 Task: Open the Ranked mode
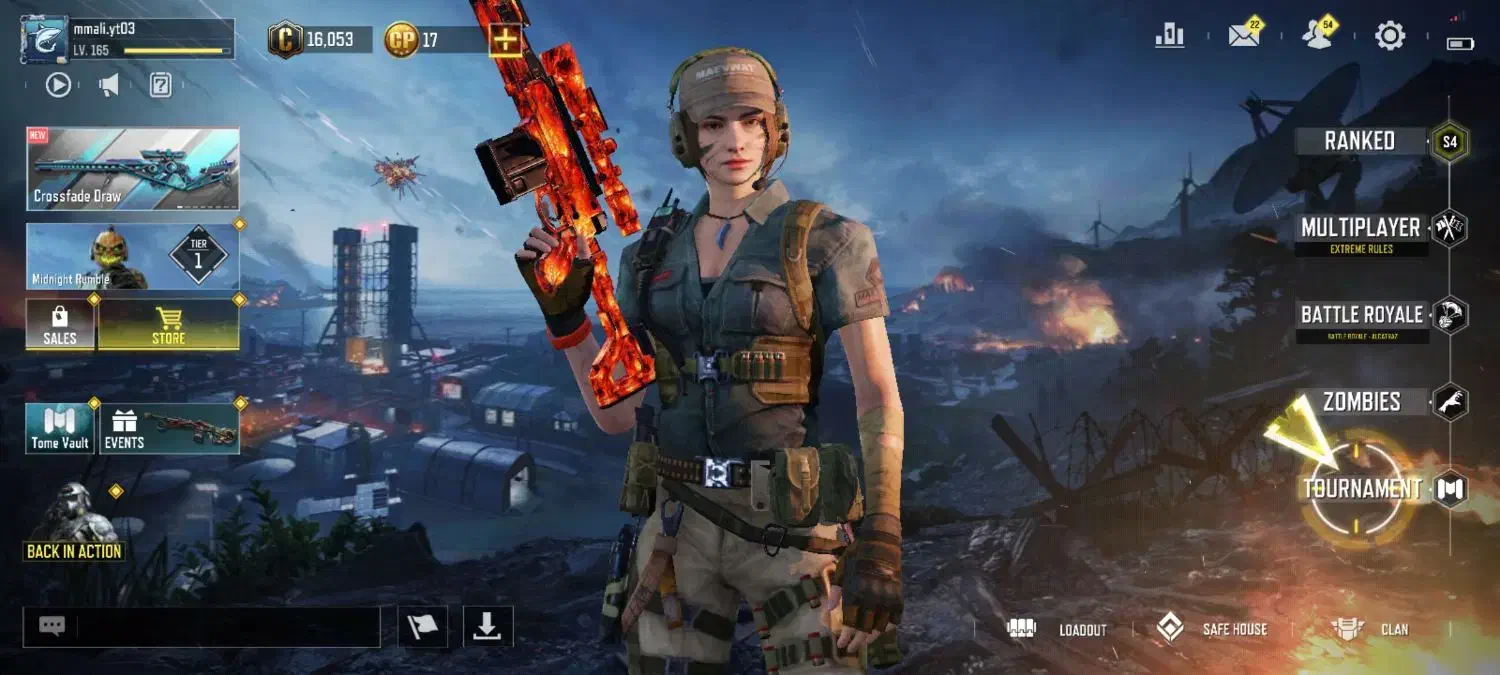pos(1360,141)
